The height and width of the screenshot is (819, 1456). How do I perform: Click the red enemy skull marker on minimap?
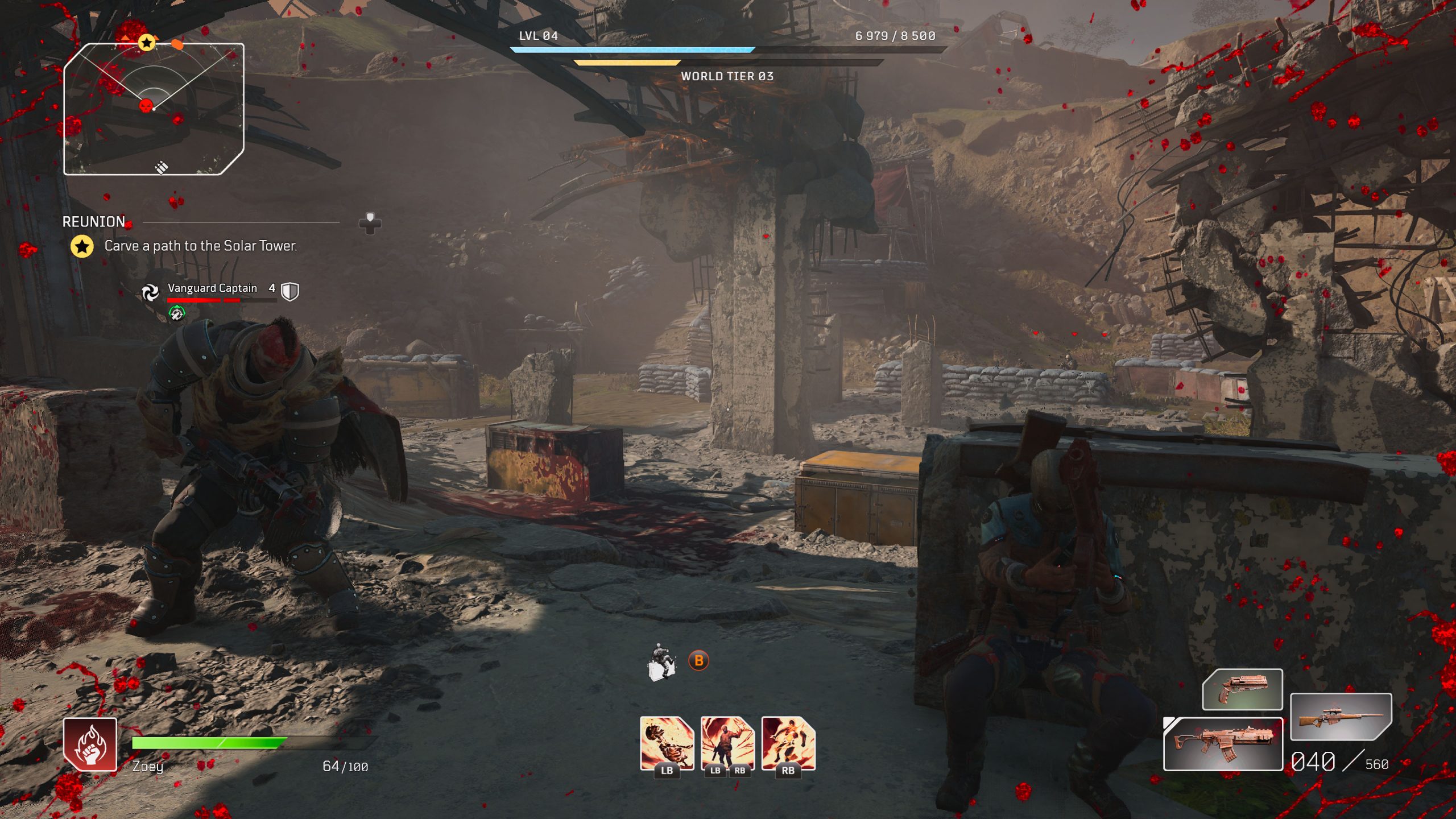click(146, 105)
